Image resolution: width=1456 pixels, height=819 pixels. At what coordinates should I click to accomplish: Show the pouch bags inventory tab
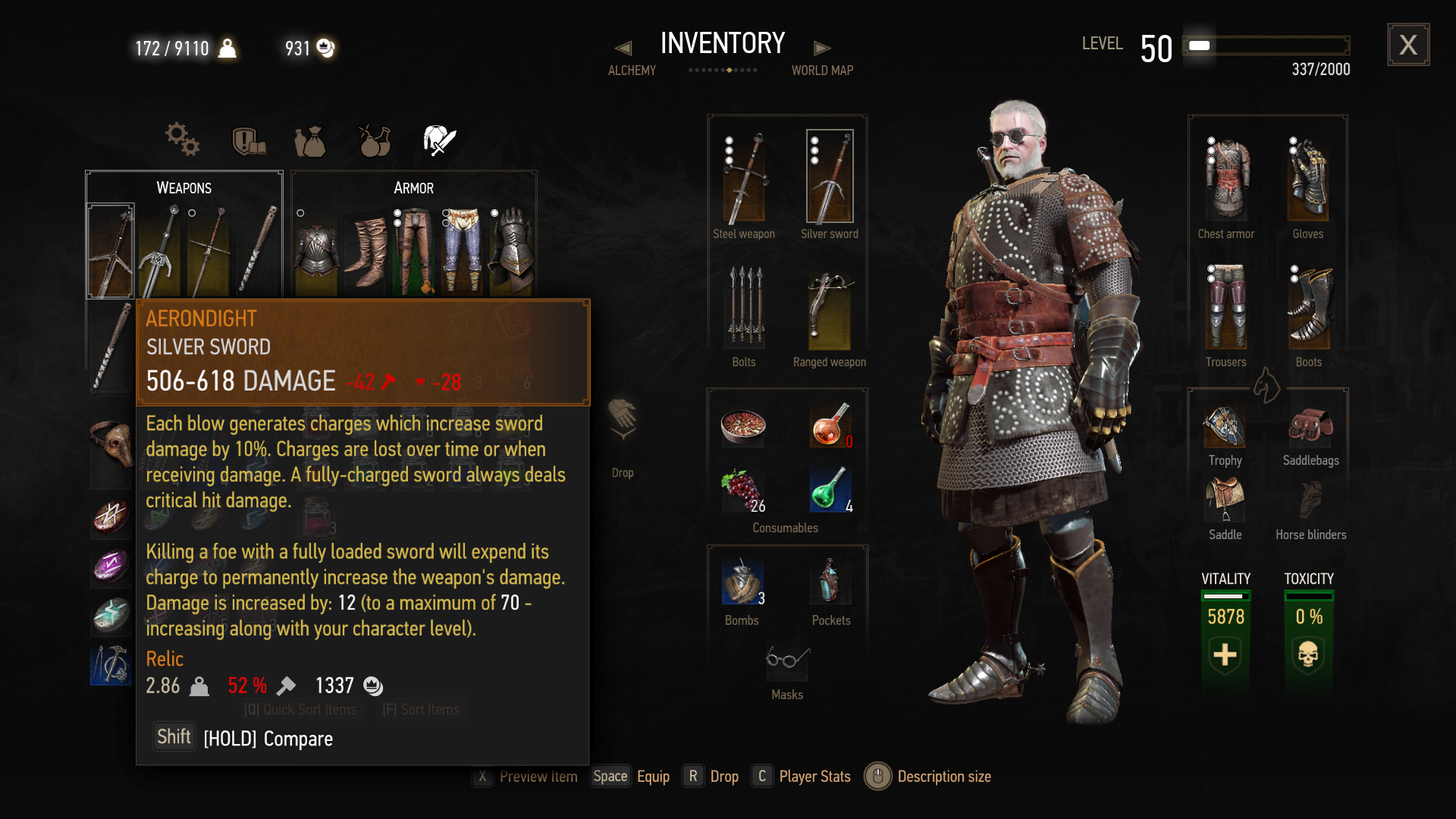coord(310,141)
